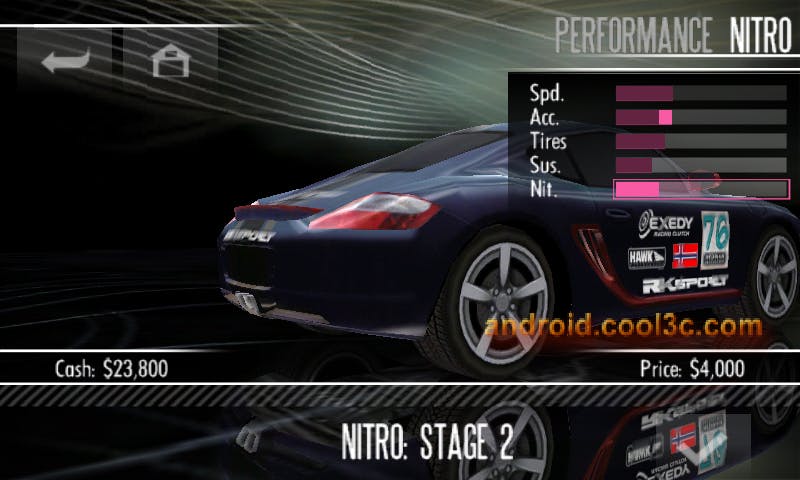
Task: Go back with the return arrow button
Action: (66, 60)
